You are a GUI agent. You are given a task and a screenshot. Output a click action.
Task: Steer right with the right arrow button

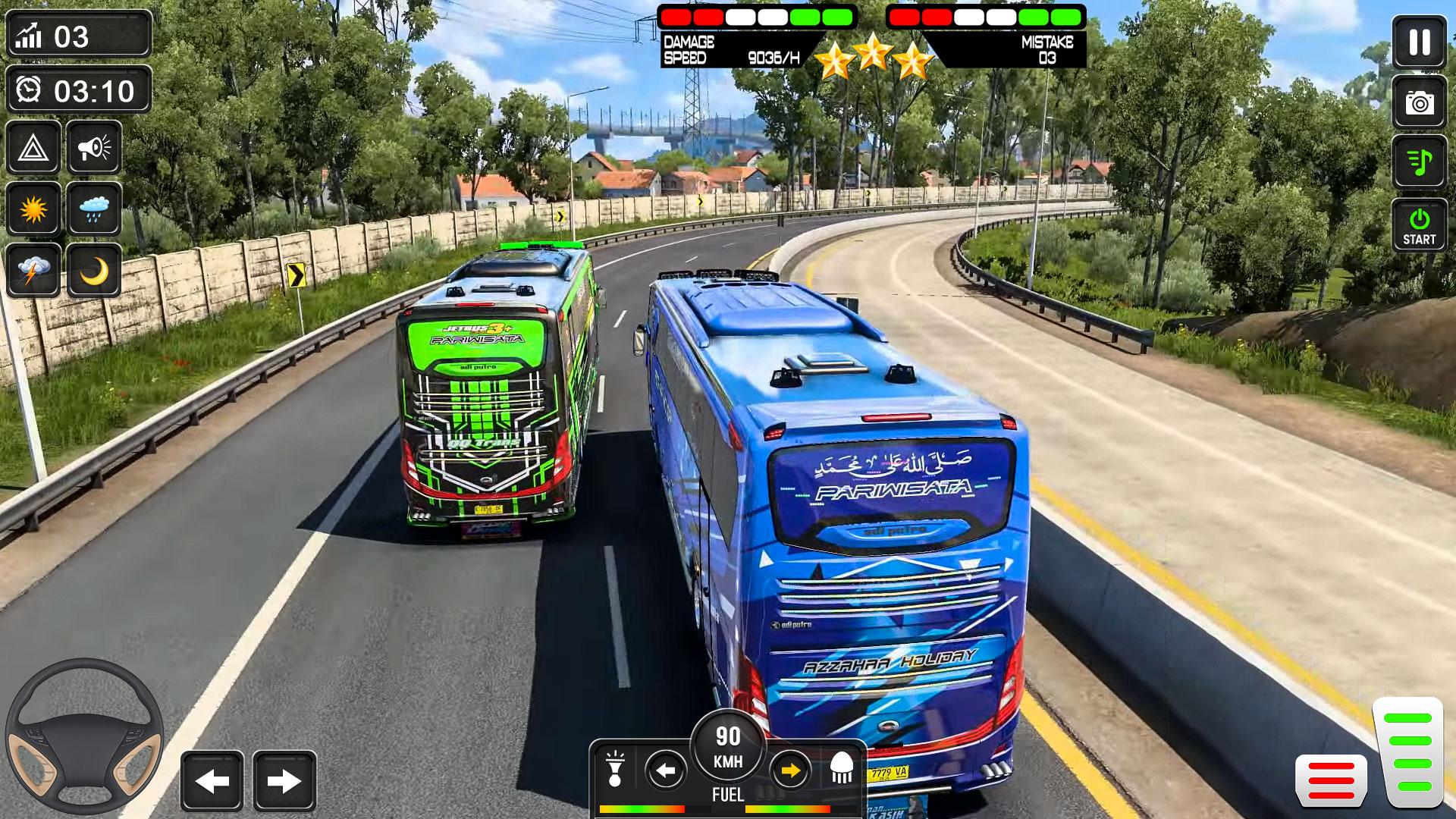pyautogui.click(x=284, y=781)
